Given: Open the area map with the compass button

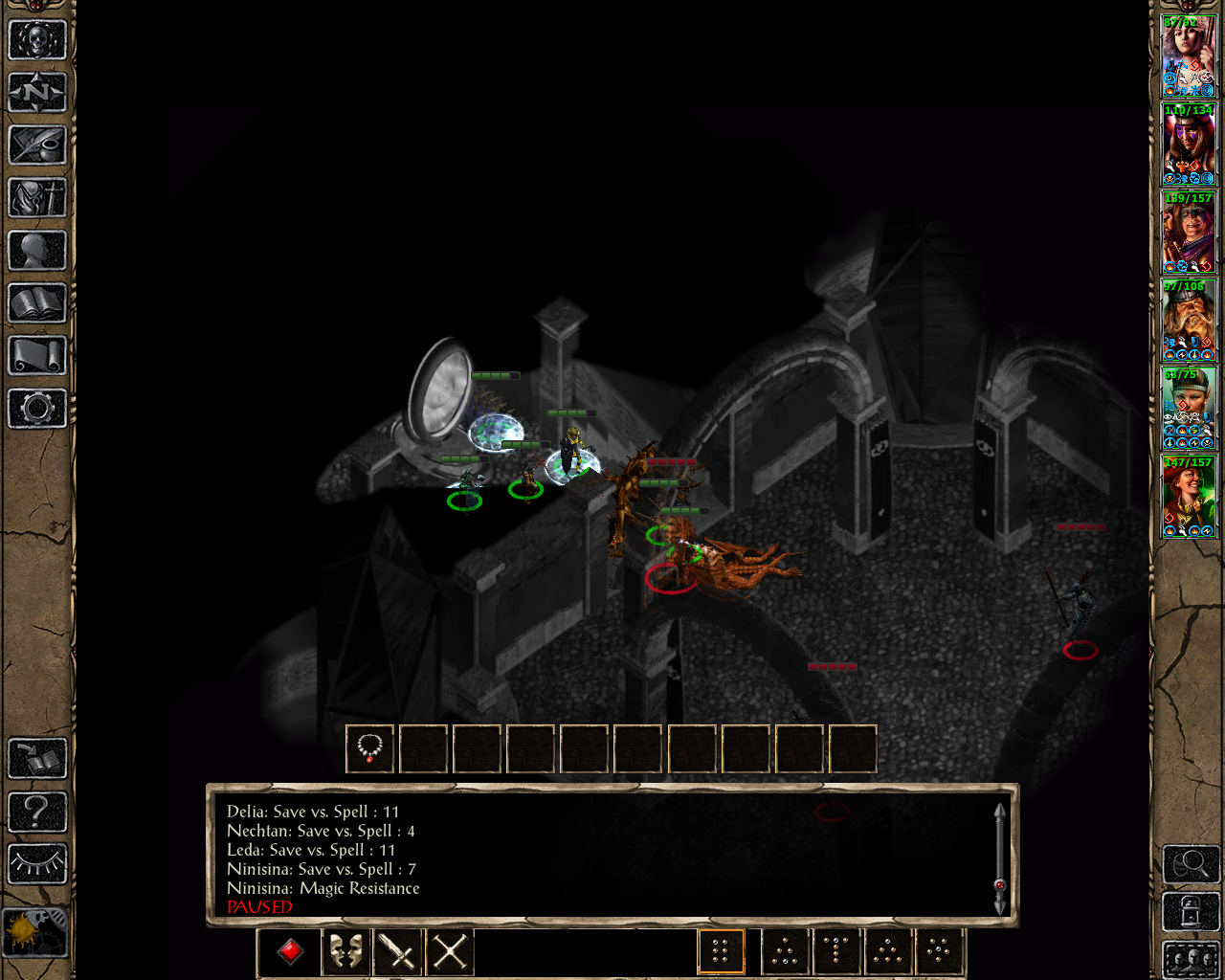Looking at the screenshot, I should pyautogui.click(x=37, y=93).
